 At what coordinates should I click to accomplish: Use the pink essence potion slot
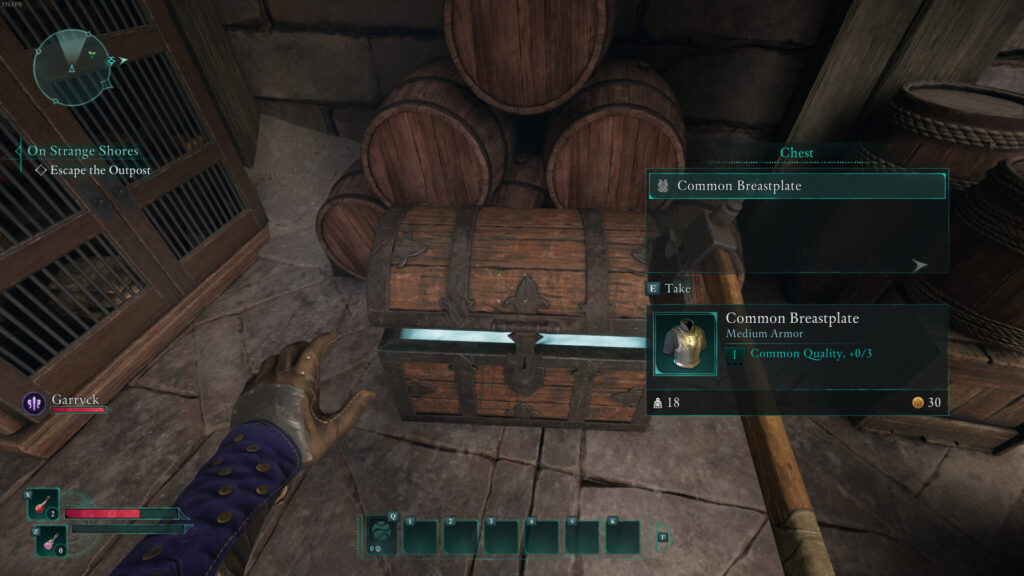pos(51,541)
